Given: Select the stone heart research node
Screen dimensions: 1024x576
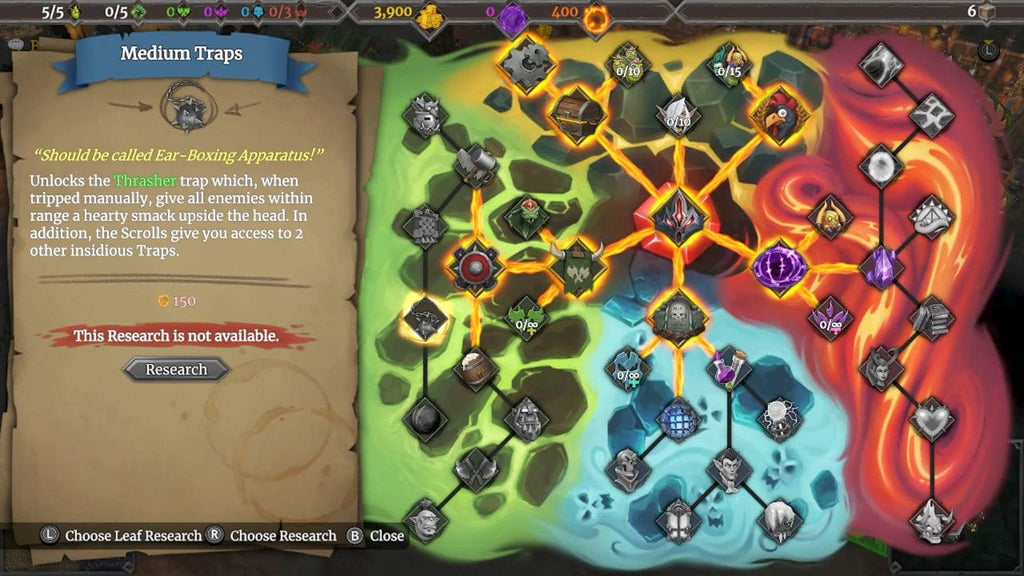Looking at the screenshot, I should [x=931, y=419].
